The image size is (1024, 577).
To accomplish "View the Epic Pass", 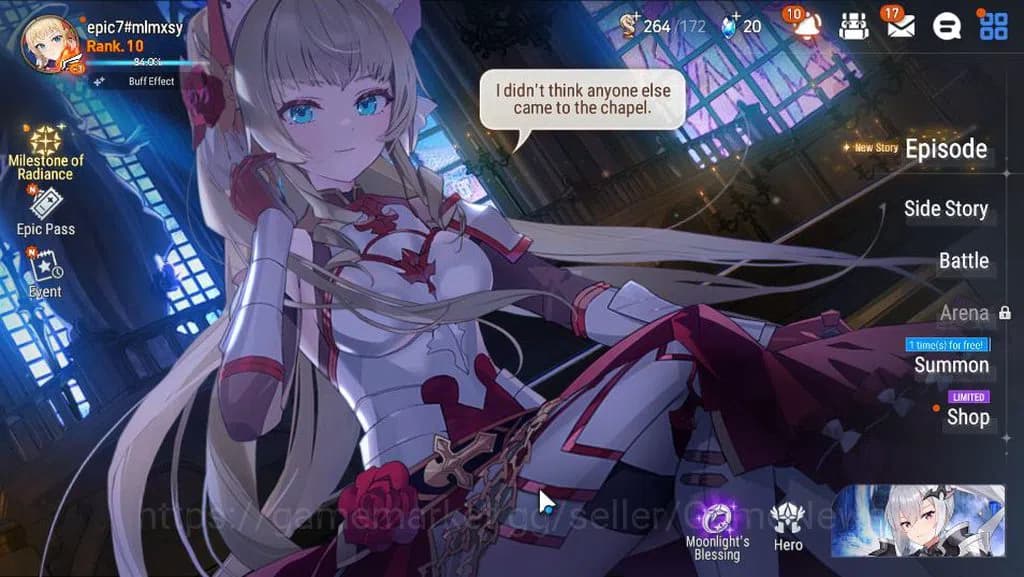I will [45, 211].
